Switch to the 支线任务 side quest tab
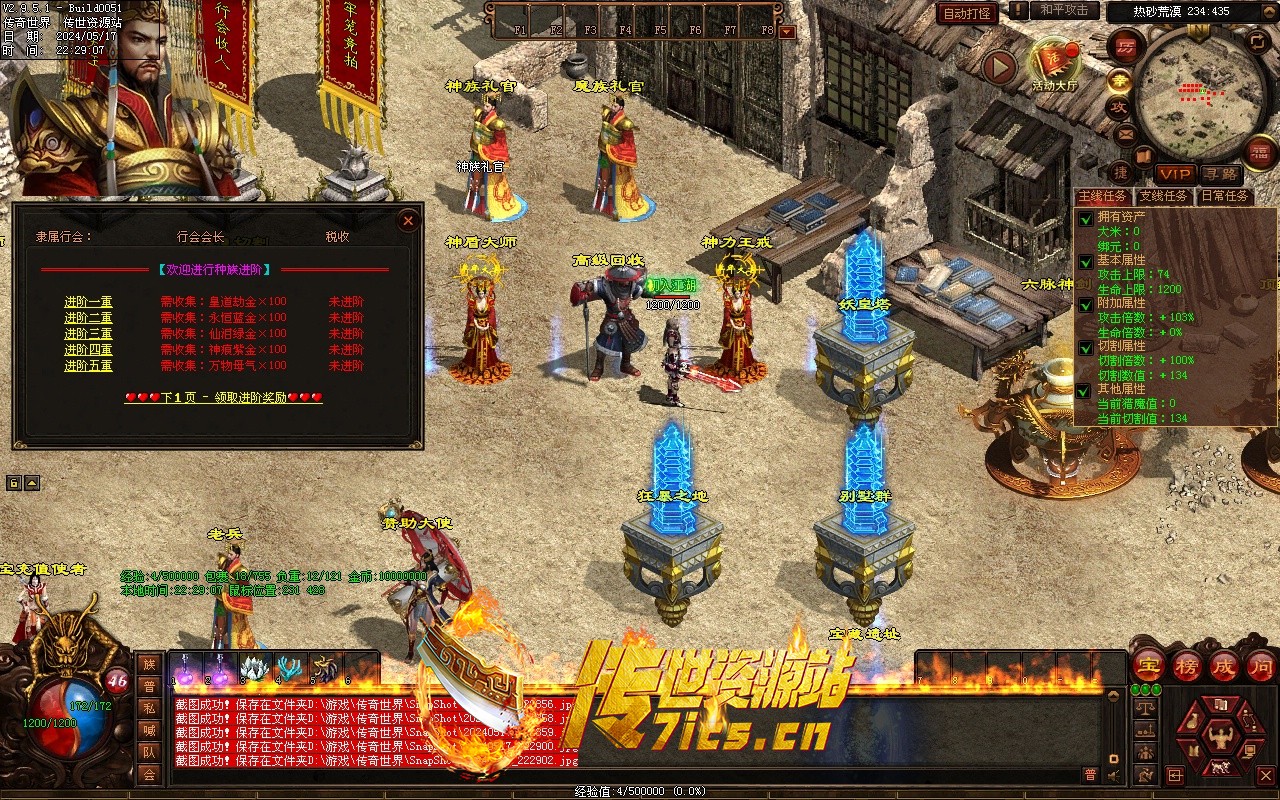Screen dimensions: 1280x800 click(1163, 196)
